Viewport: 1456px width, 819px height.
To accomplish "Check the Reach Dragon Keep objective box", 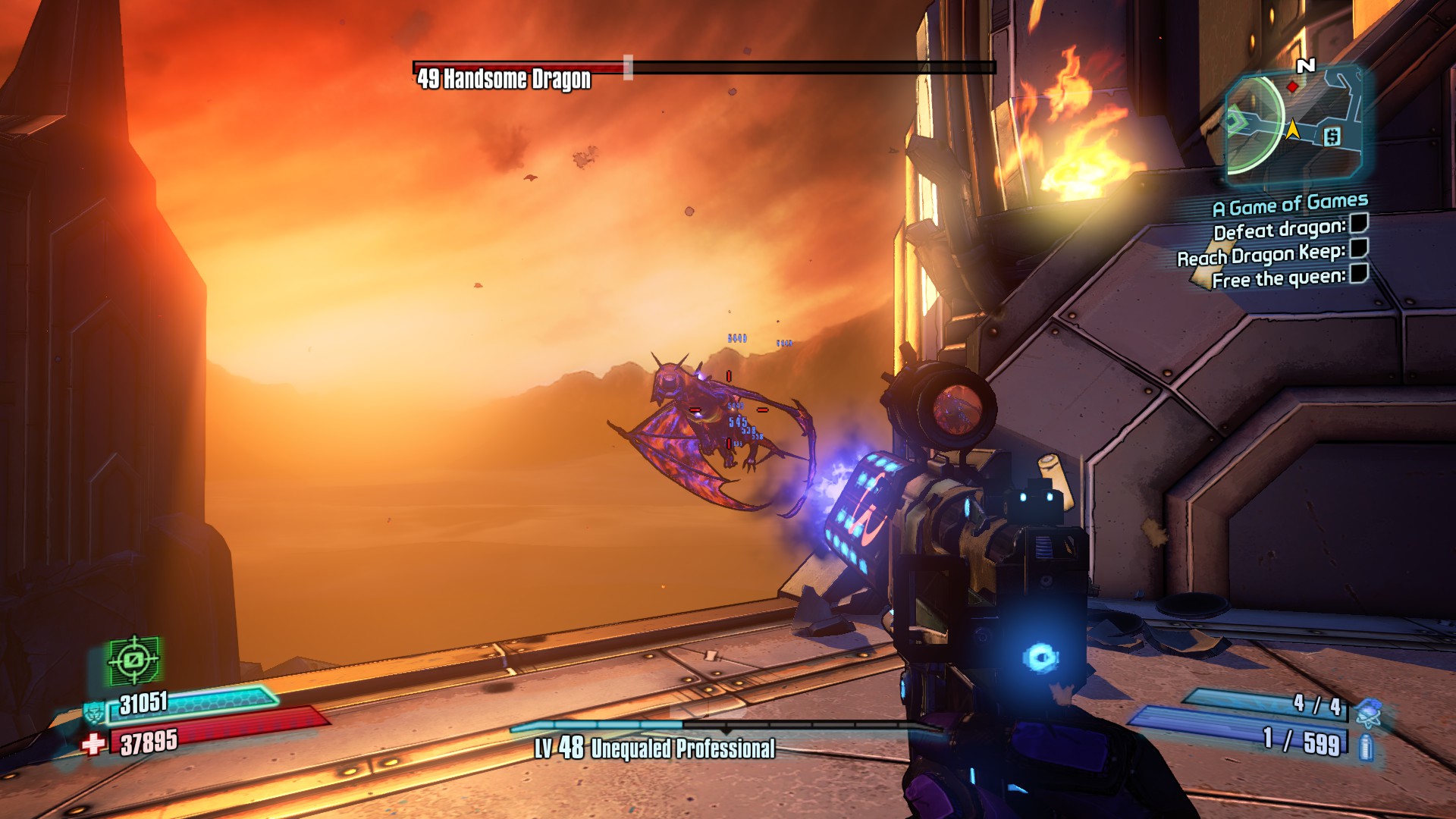I will [x=1359, y=248].
